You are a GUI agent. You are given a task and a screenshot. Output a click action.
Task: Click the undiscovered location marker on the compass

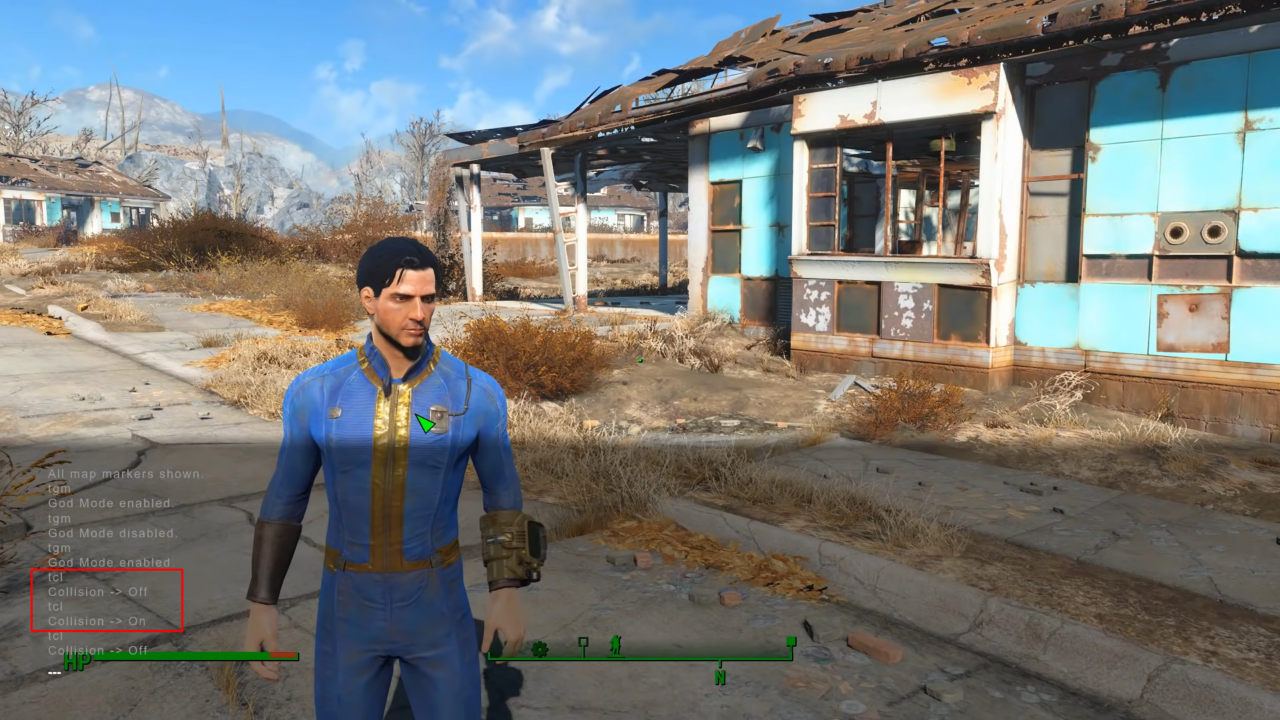click(x=583, y=641)
